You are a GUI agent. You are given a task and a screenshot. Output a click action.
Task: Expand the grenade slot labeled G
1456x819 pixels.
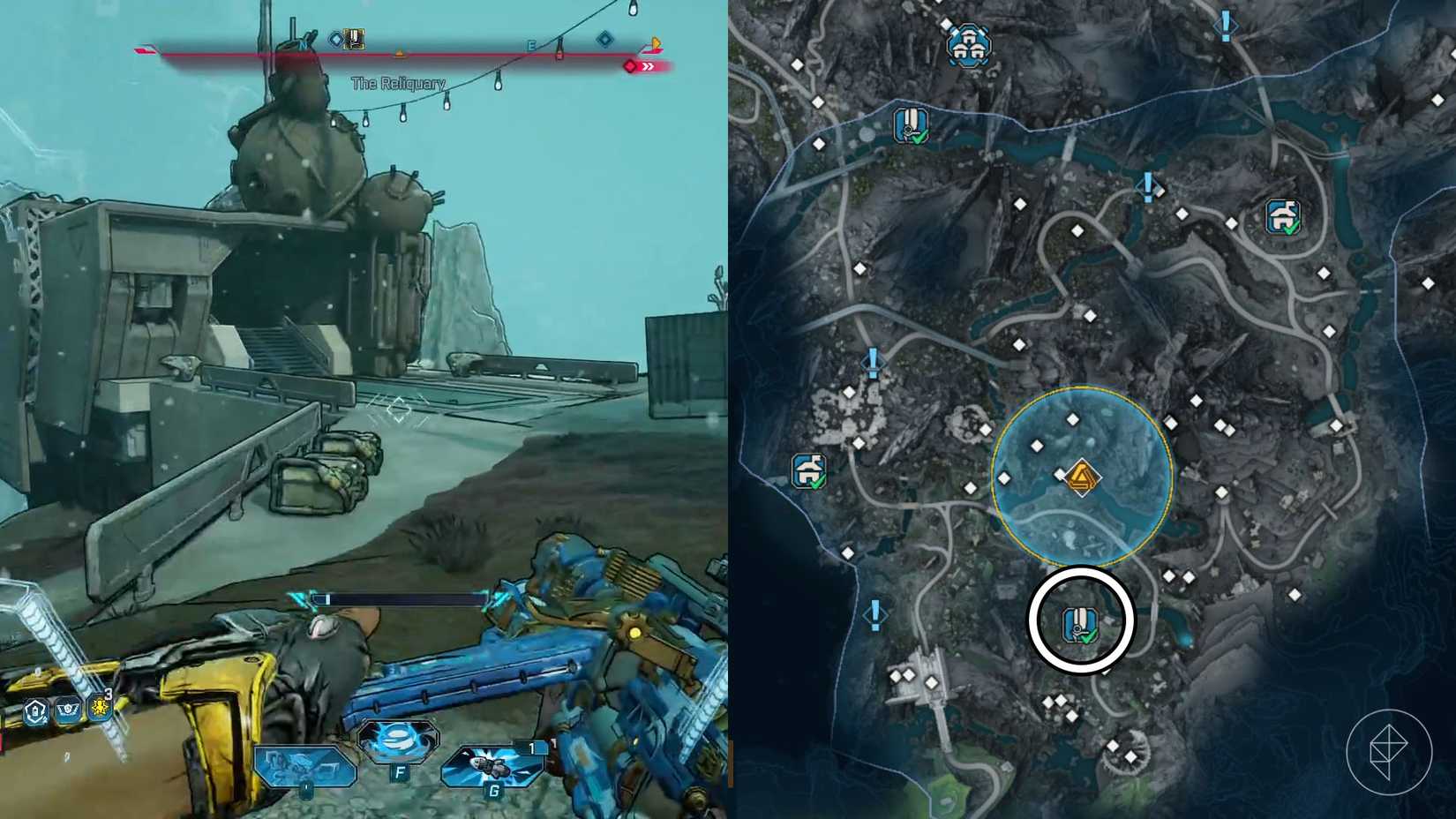click(x=492, y=763)
